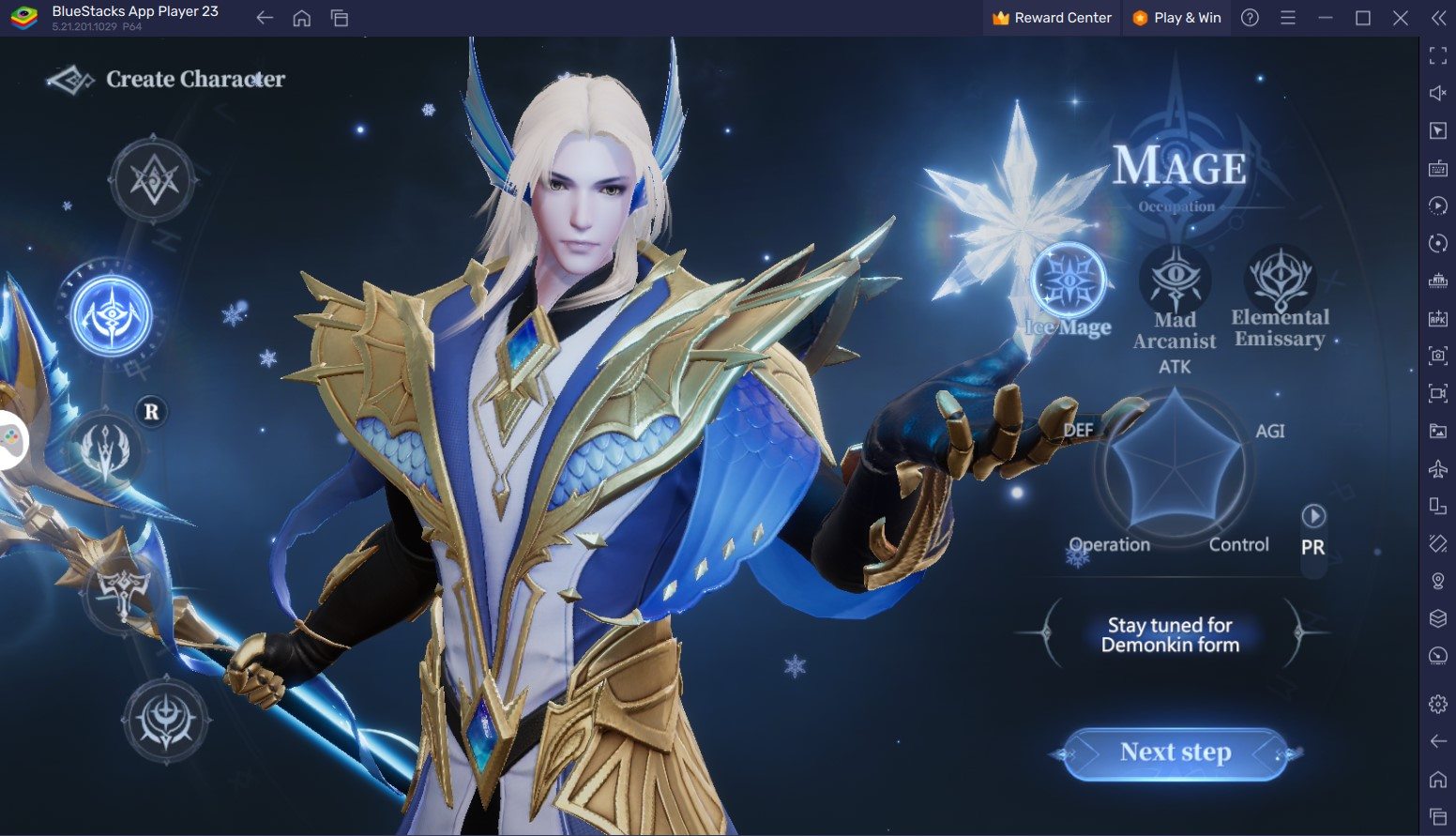Play the PR preview video

1312,516
